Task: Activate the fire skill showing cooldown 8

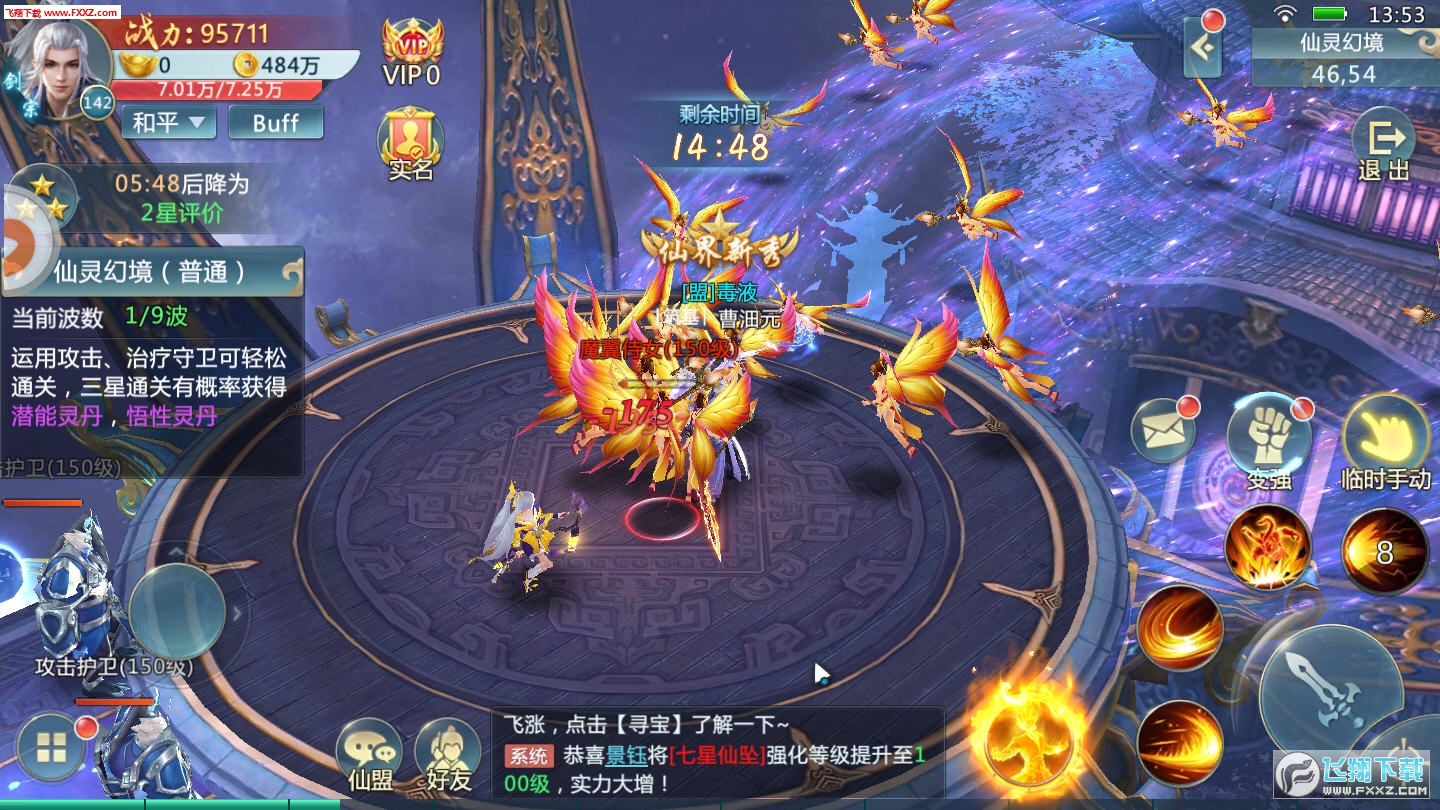Action: click(1384, 551)
